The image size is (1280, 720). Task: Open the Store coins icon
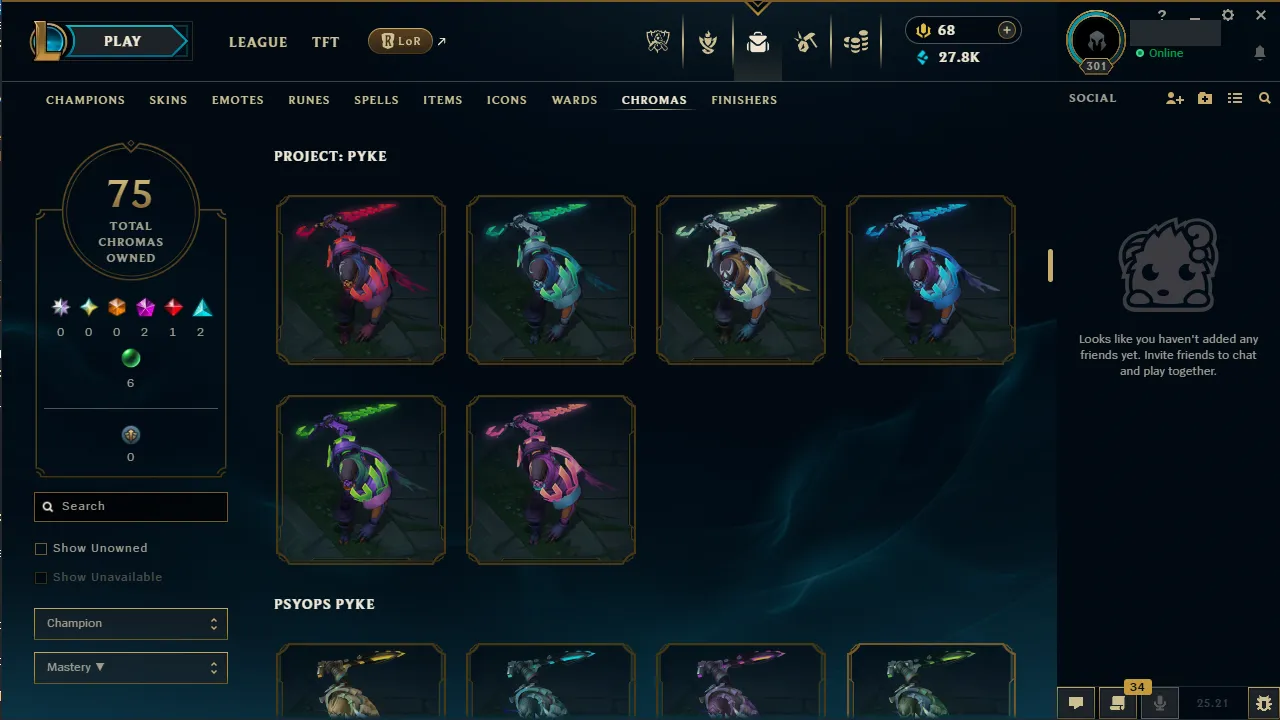[856, 41]
